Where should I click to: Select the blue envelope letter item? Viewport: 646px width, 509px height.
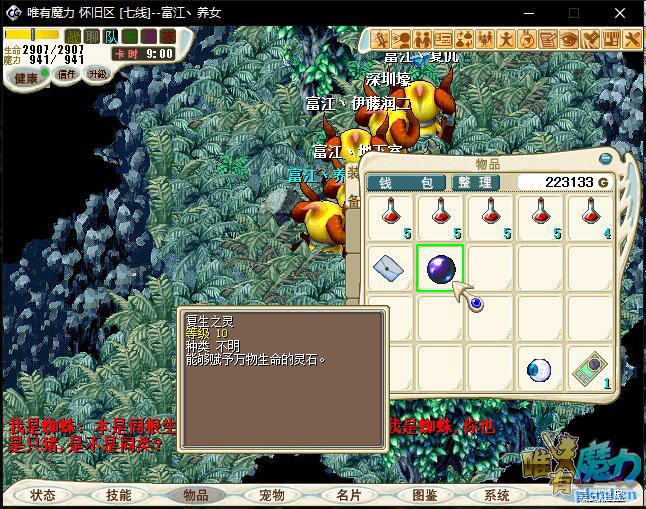point(388,268)
